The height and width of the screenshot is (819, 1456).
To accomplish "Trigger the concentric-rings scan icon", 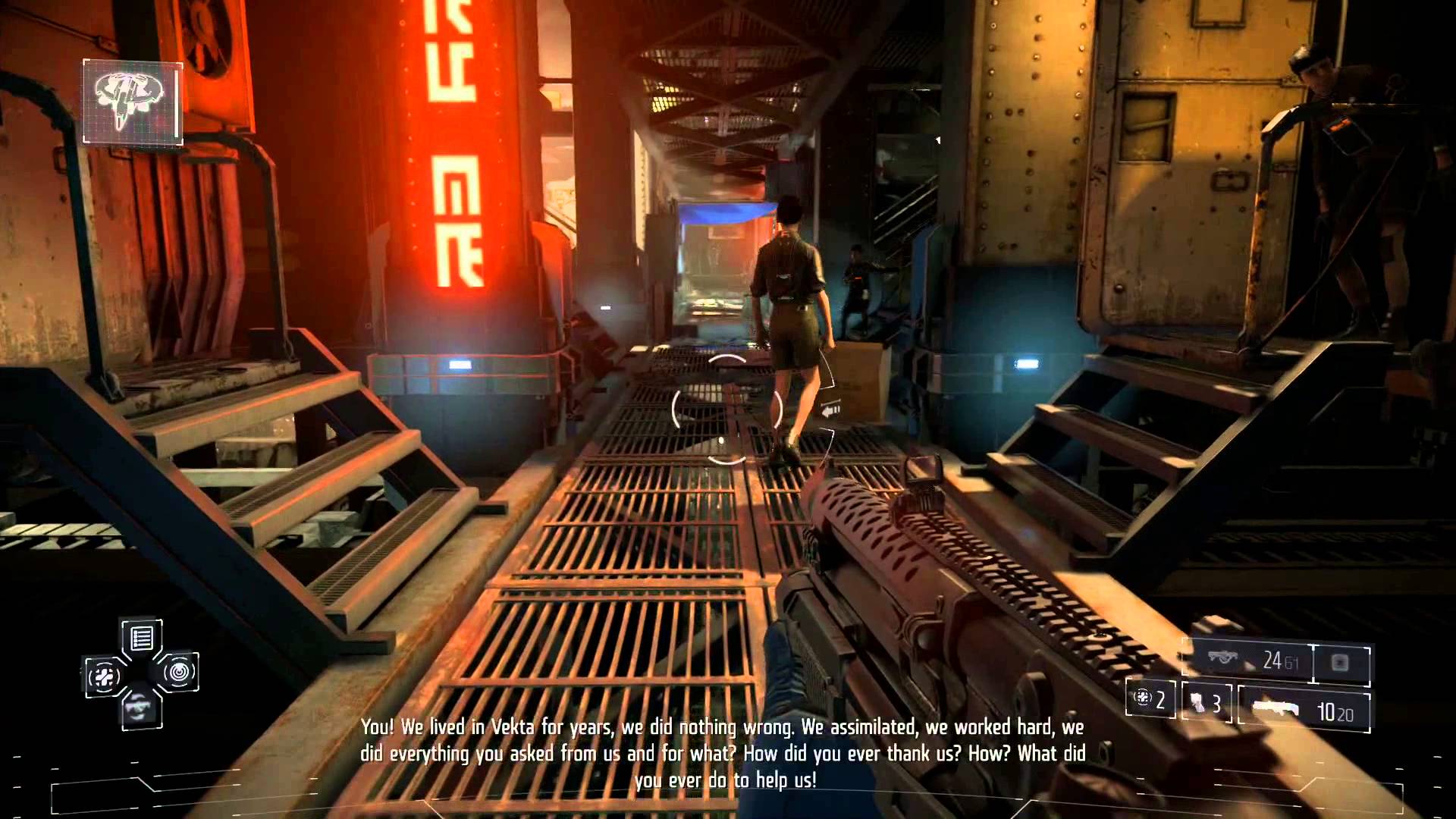I will pos(179,672).
